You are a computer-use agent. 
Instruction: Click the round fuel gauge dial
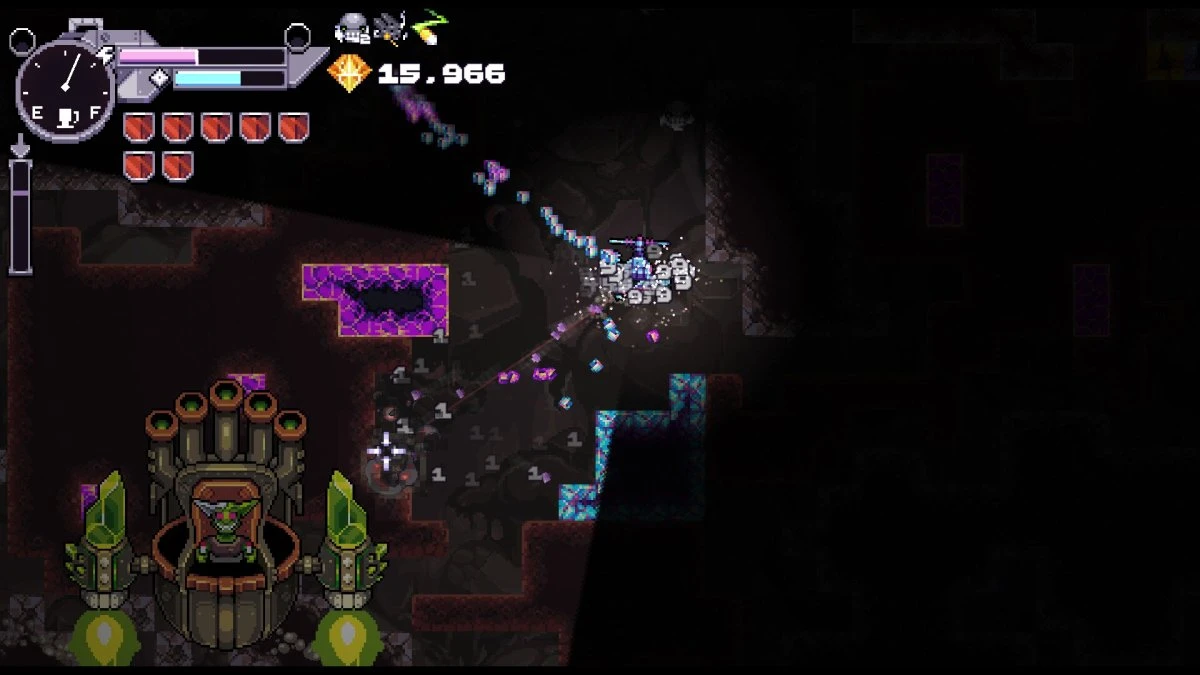[x=64, y=92]
